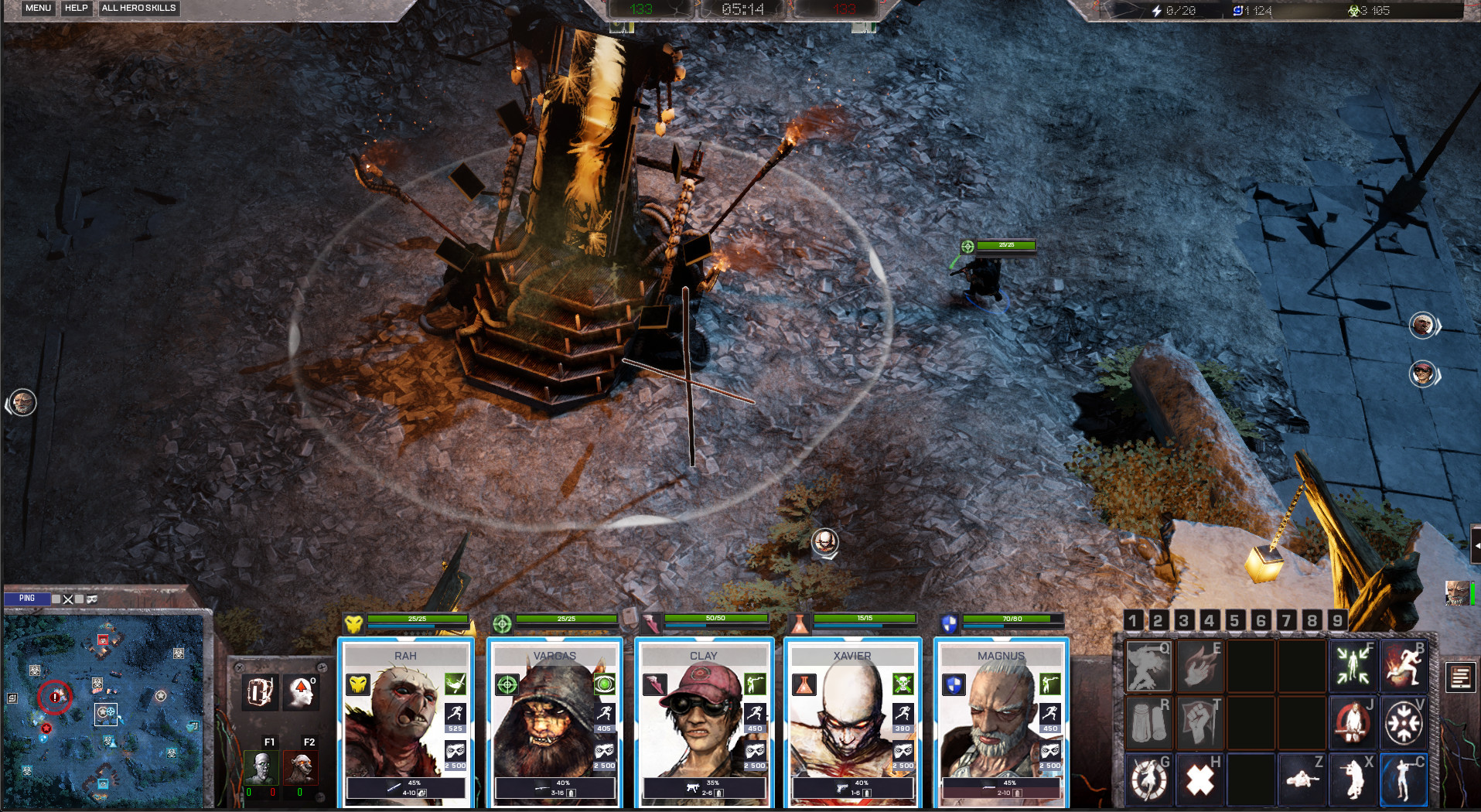The width and height of the screenshot is (1481, 812).
Task: Open the backpack inventory icon
Action: point(261,691)
